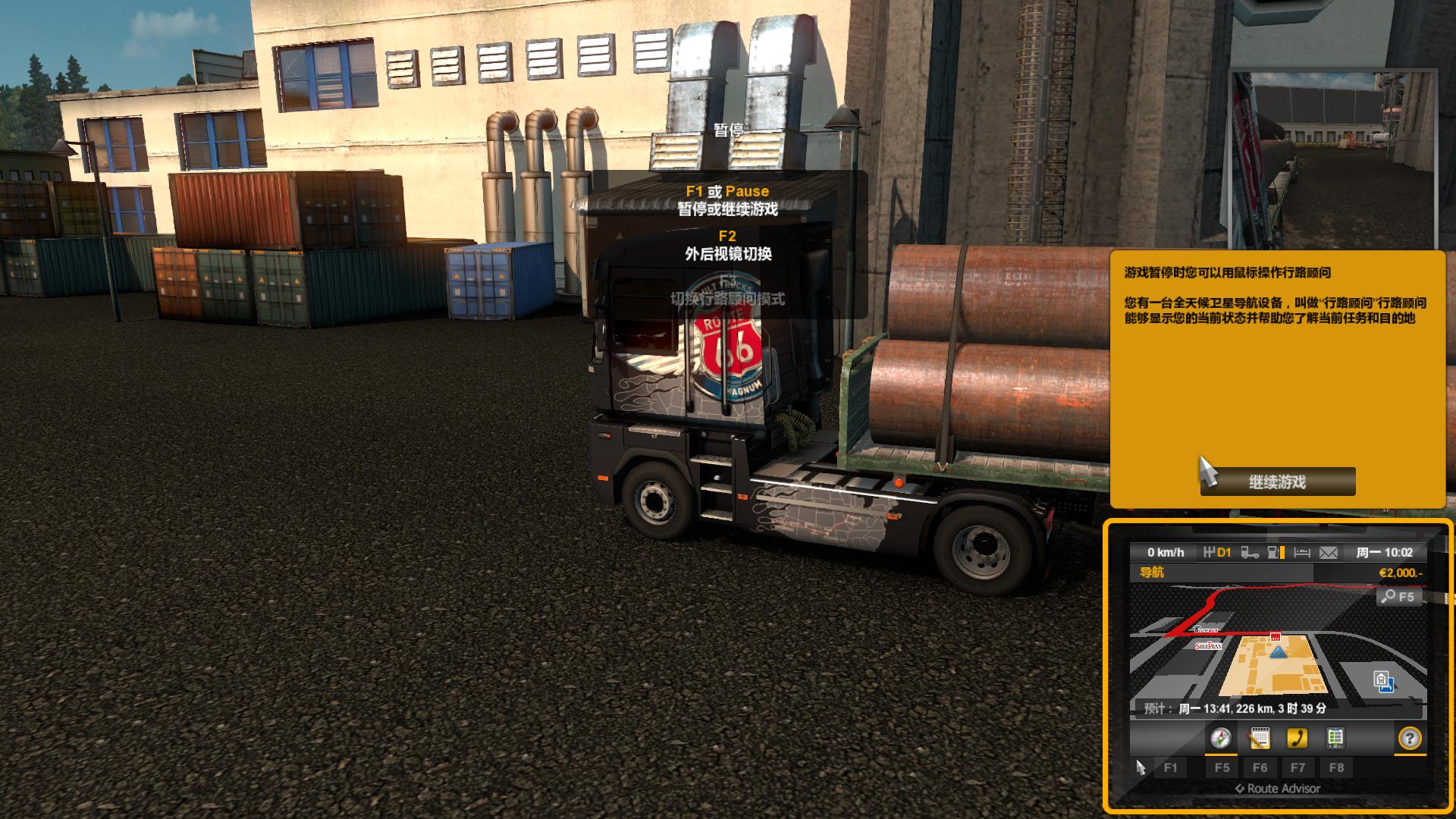Select the phone assistance icon

pos(1298,739)
